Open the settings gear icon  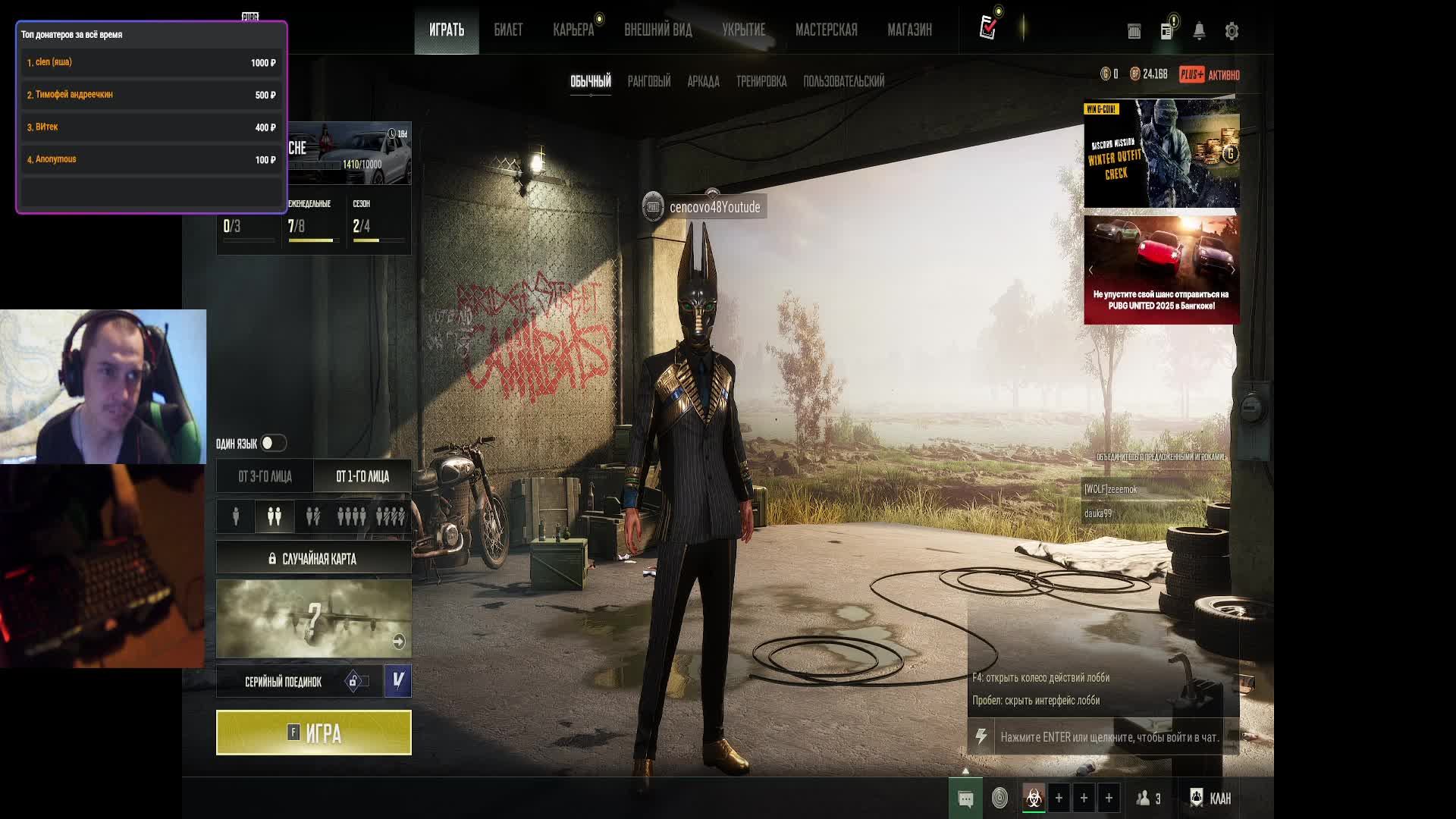tap(1232, 31)
